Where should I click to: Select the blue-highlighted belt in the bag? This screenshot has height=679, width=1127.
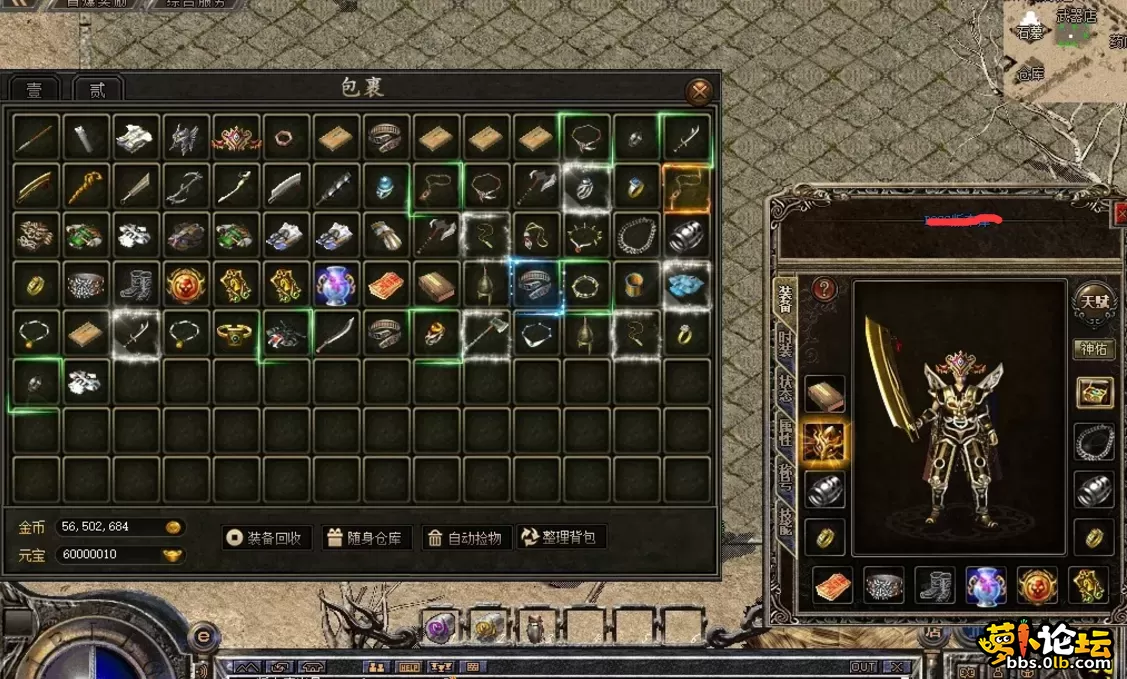537,285
